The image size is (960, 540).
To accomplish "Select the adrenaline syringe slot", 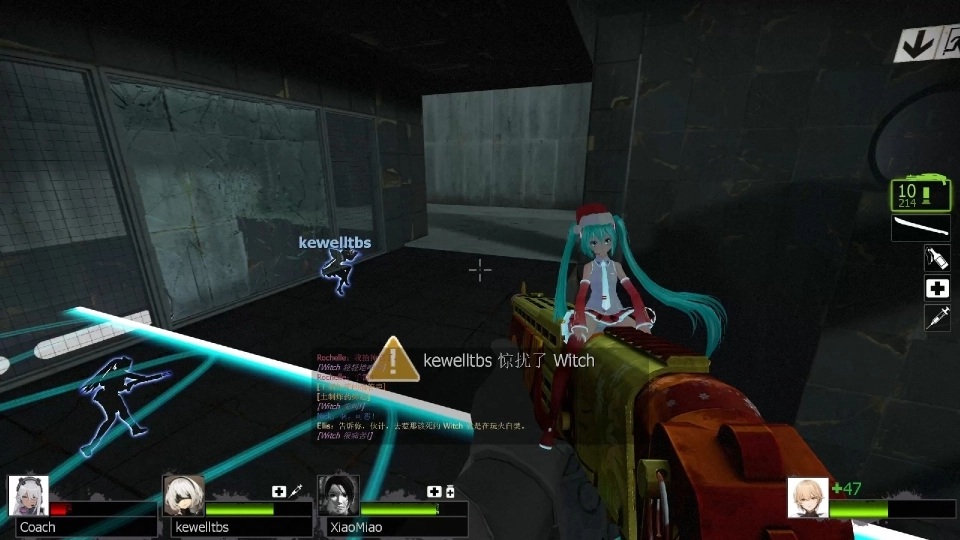I will [937, 319].
